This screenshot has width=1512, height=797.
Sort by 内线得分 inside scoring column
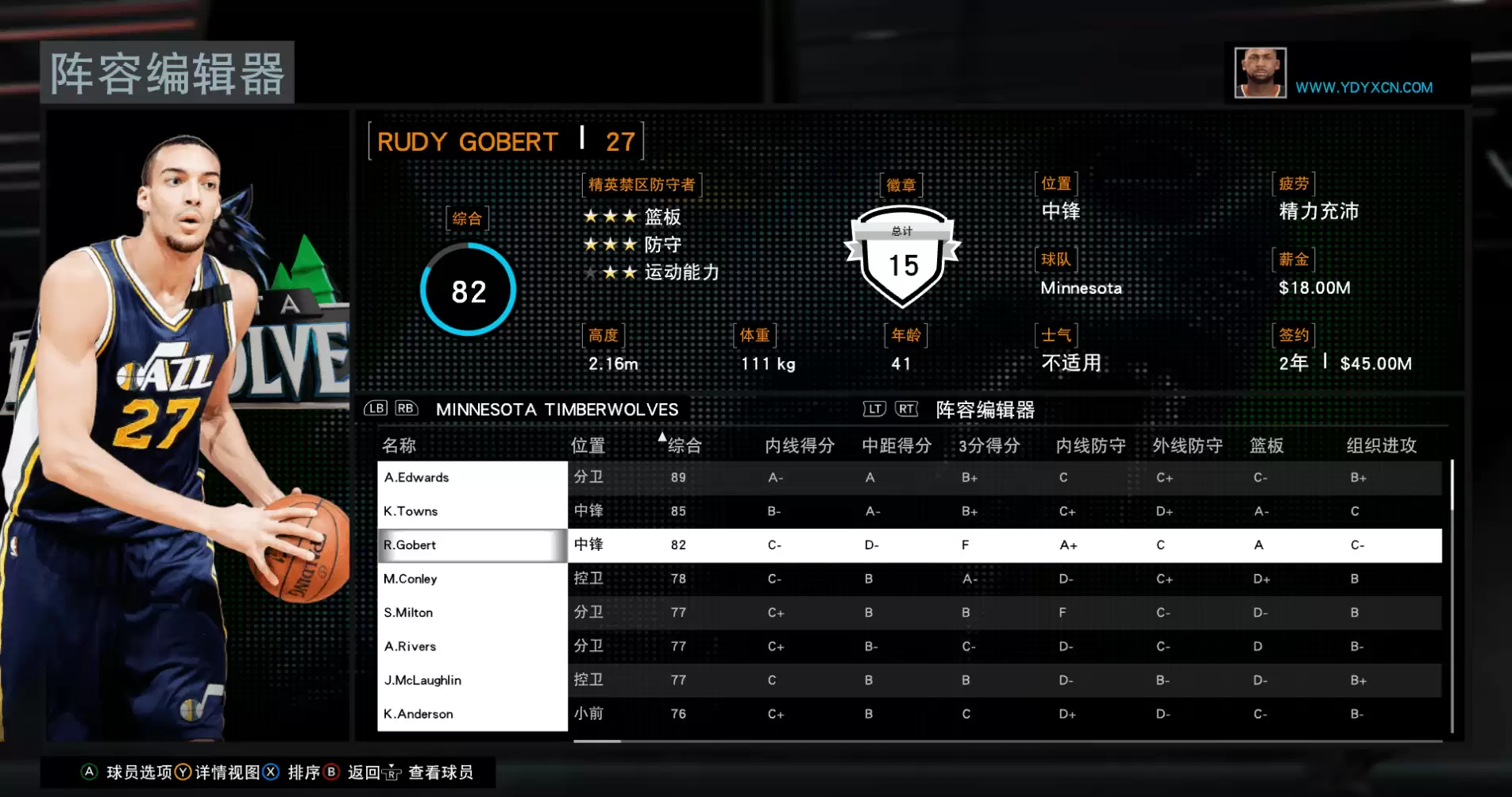click(799, 445)
